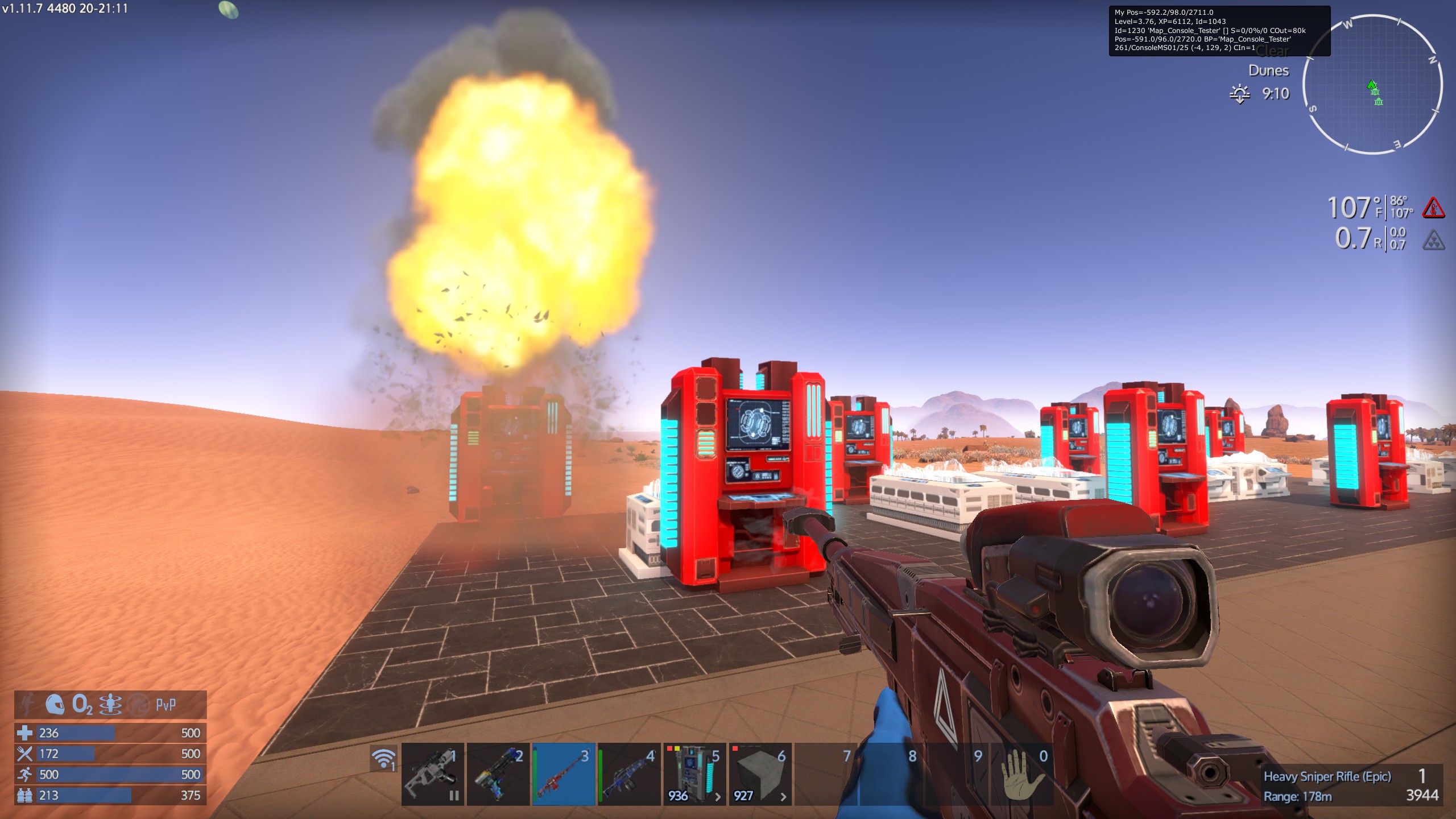Click the O2 oxygen status icon
Viewport: 1456px width, 819px height.
[82, 705]
